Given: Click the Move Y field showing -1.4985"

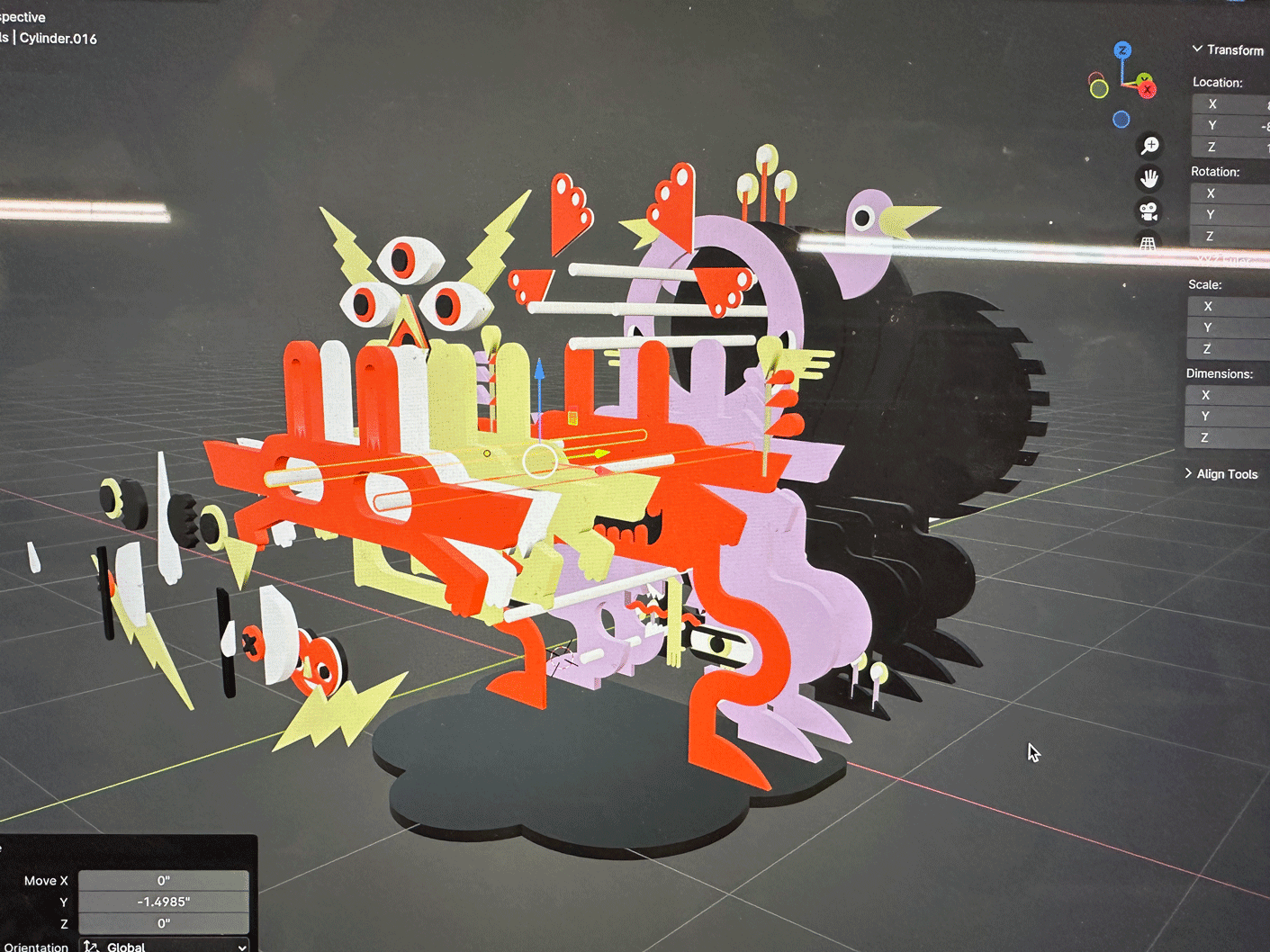Looking at the screenshot, I should click(163, 903).
